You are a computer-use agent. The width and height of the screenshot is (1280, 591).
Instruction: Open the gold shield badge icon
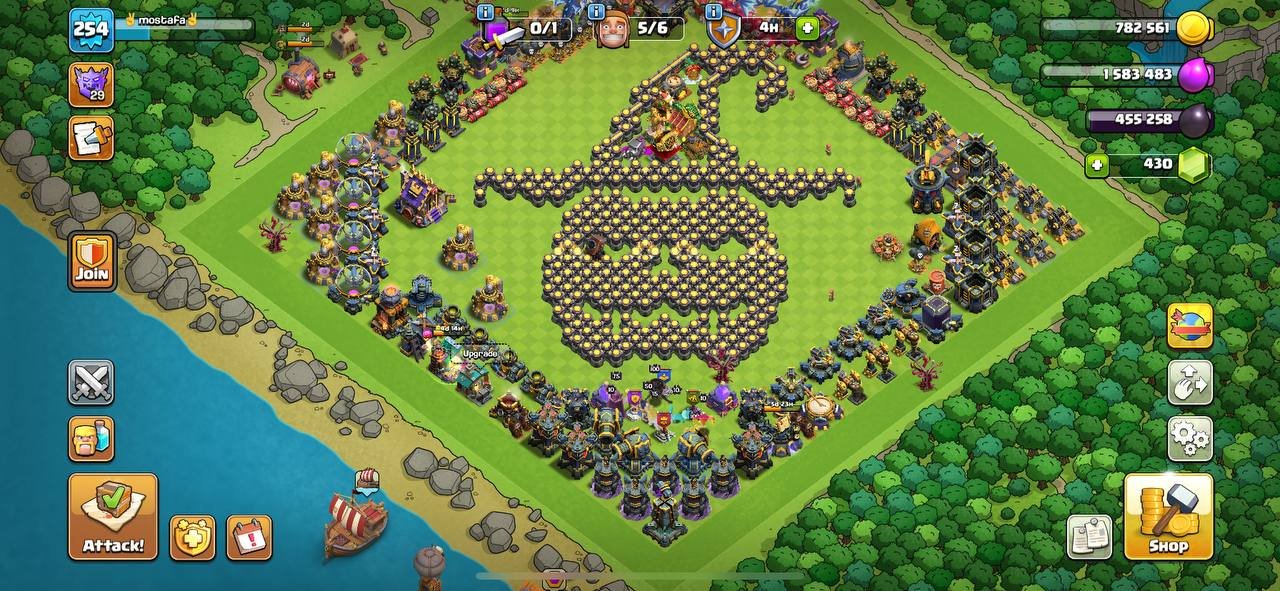click(192, 538)
